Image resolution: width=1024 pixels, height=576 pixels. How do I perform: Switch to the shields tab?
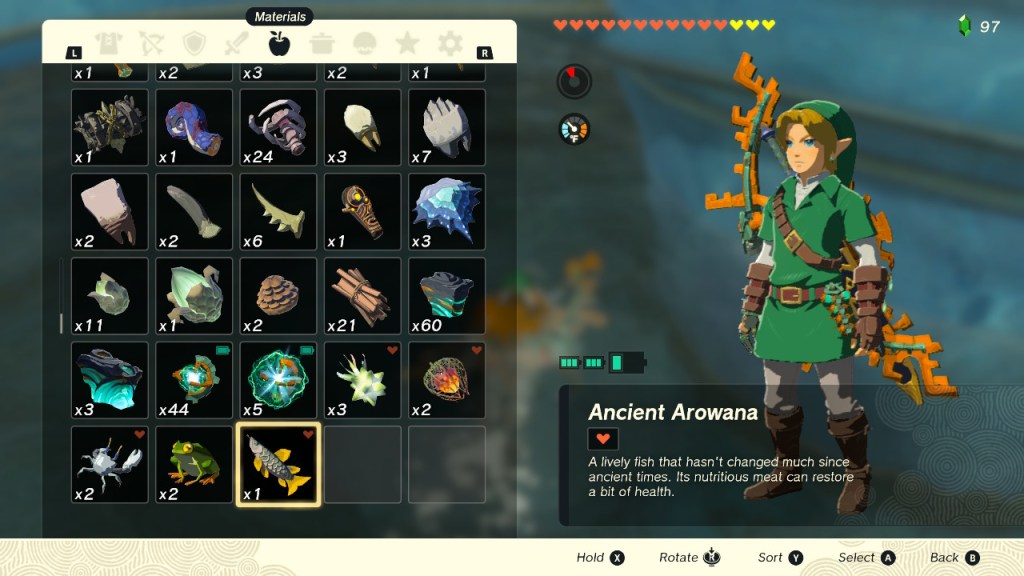point(194,43)
